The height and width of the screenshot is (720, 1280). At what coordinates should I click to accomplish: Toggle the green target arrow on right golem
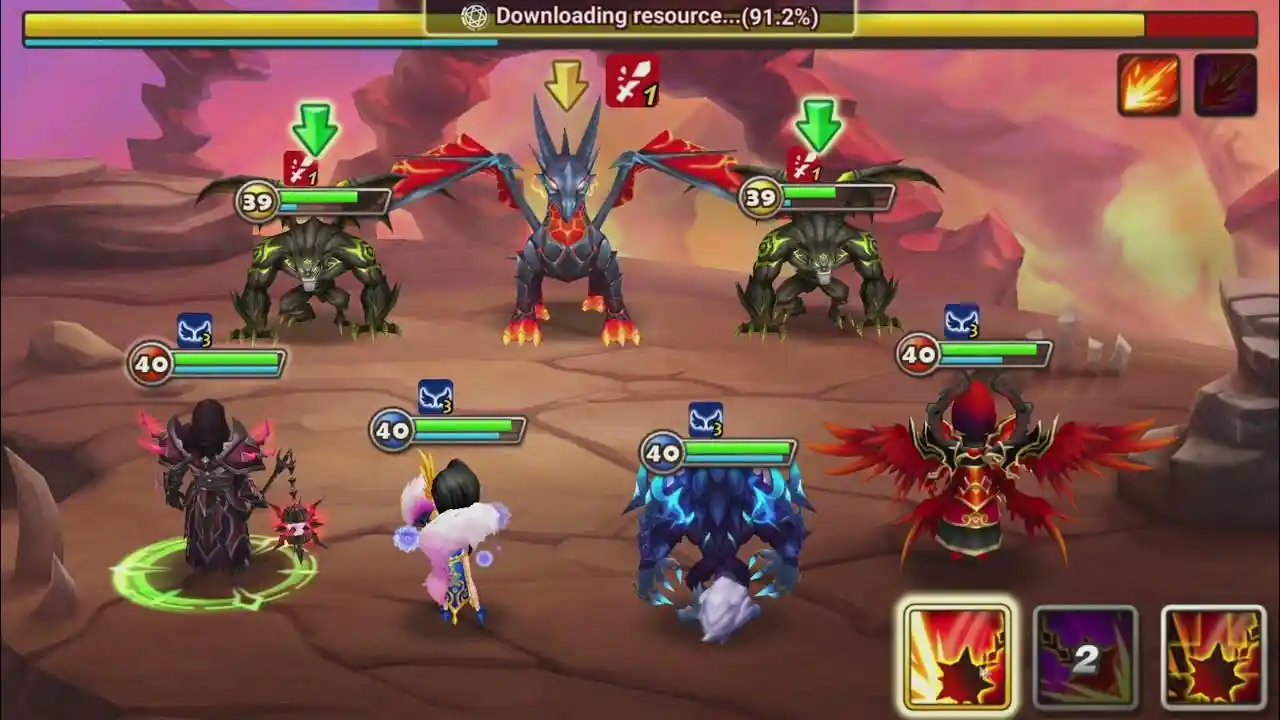tap(817, 125)
